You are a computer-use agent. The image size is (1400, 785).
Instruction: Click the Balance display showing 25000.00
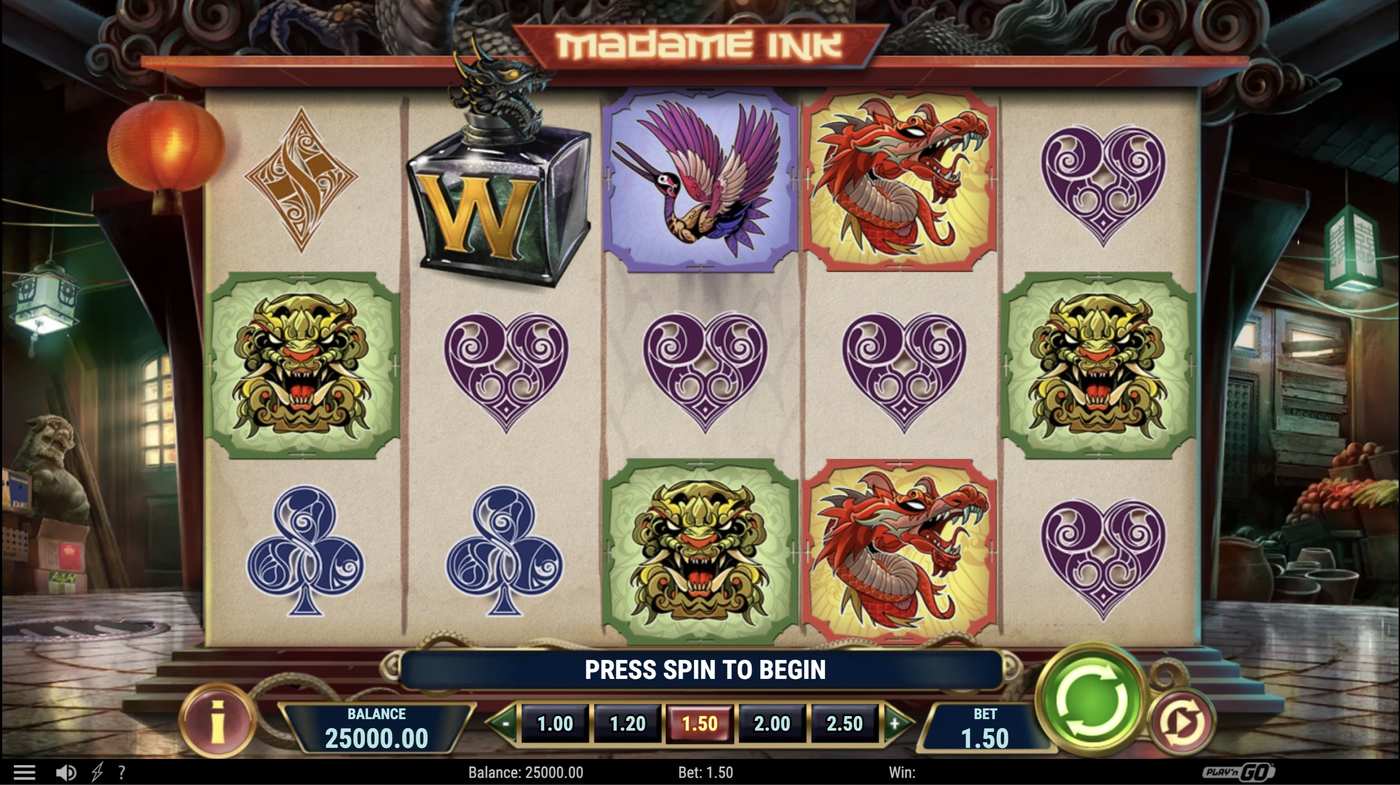tap(376, 728)
